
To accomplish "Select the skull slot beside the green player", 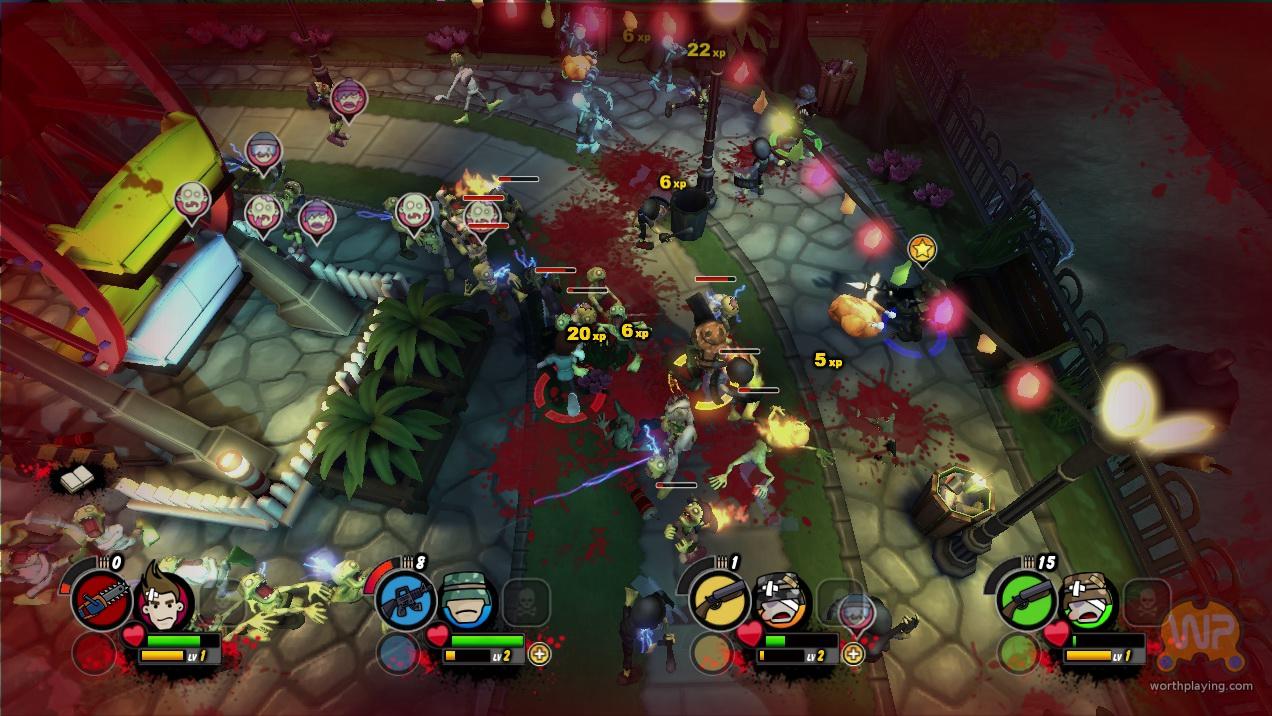I will point(1146,602).
